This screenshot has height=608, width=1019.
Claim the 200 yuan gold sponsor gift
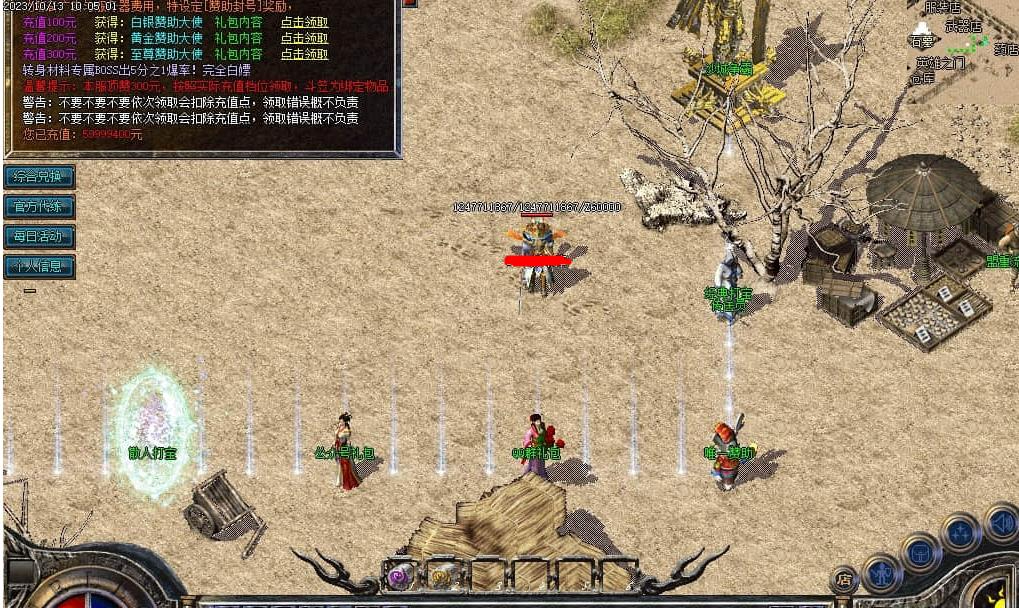coord(304,39)
